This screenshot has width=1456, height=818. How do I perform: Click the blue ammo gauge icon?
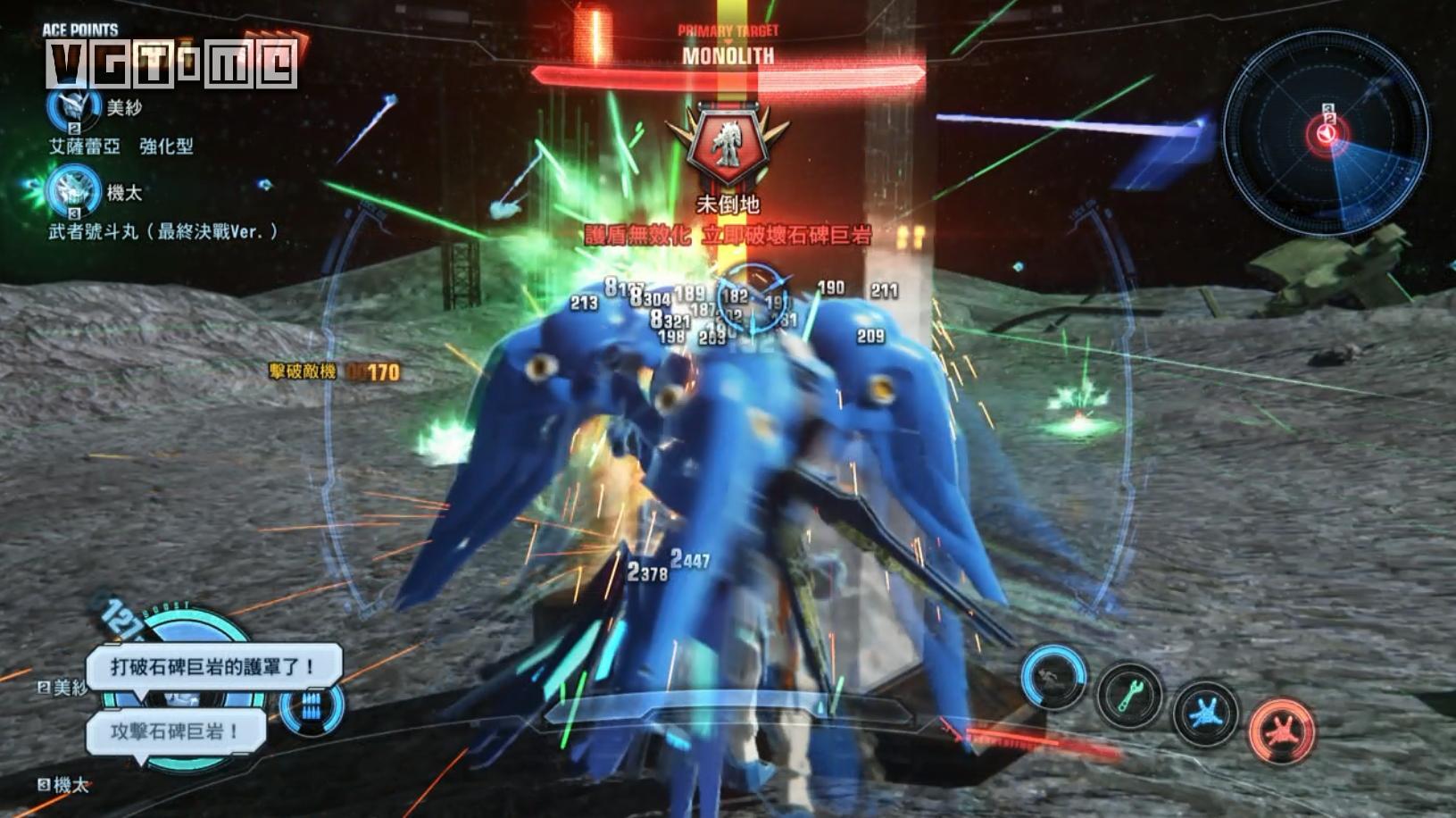pos(311,707)
